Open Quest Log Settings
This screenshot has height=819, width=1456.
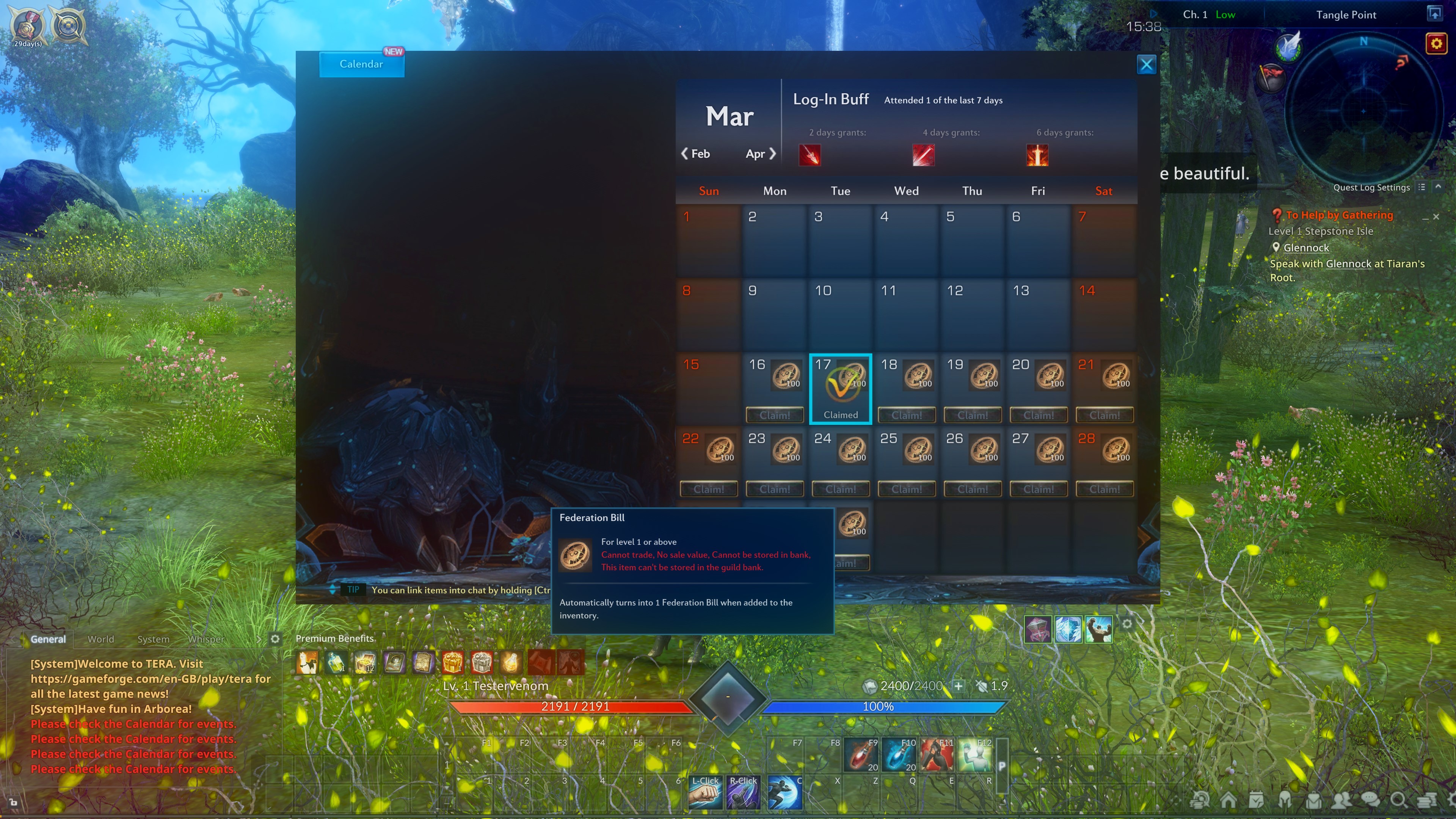coord(1371,188)
